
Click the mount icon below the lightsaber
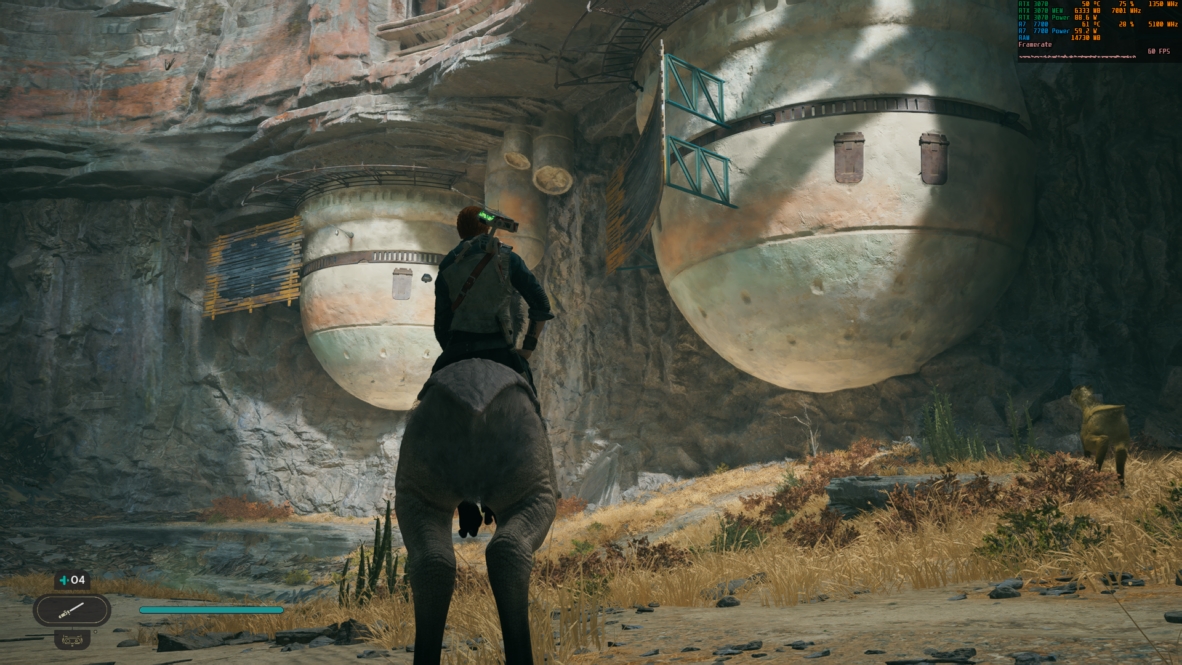(72, 638)
